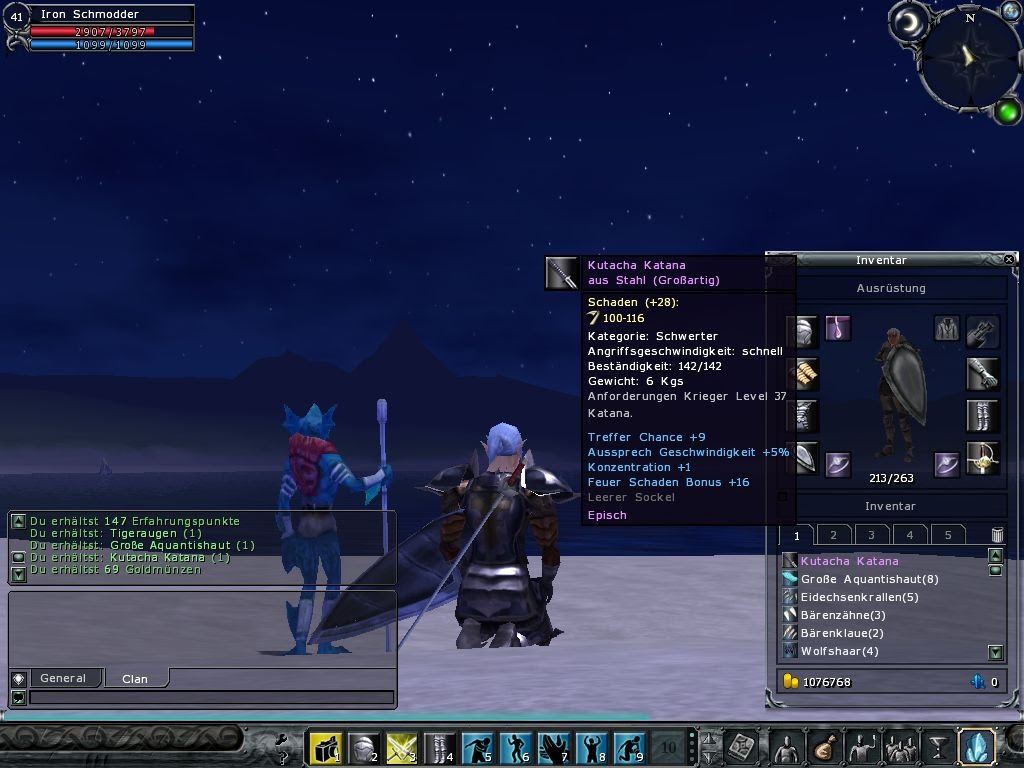The height and width of the screenshot is (768, 1024).
Task: Click the chat text input field
Action: pyautogui.click(x=210, y=697)
